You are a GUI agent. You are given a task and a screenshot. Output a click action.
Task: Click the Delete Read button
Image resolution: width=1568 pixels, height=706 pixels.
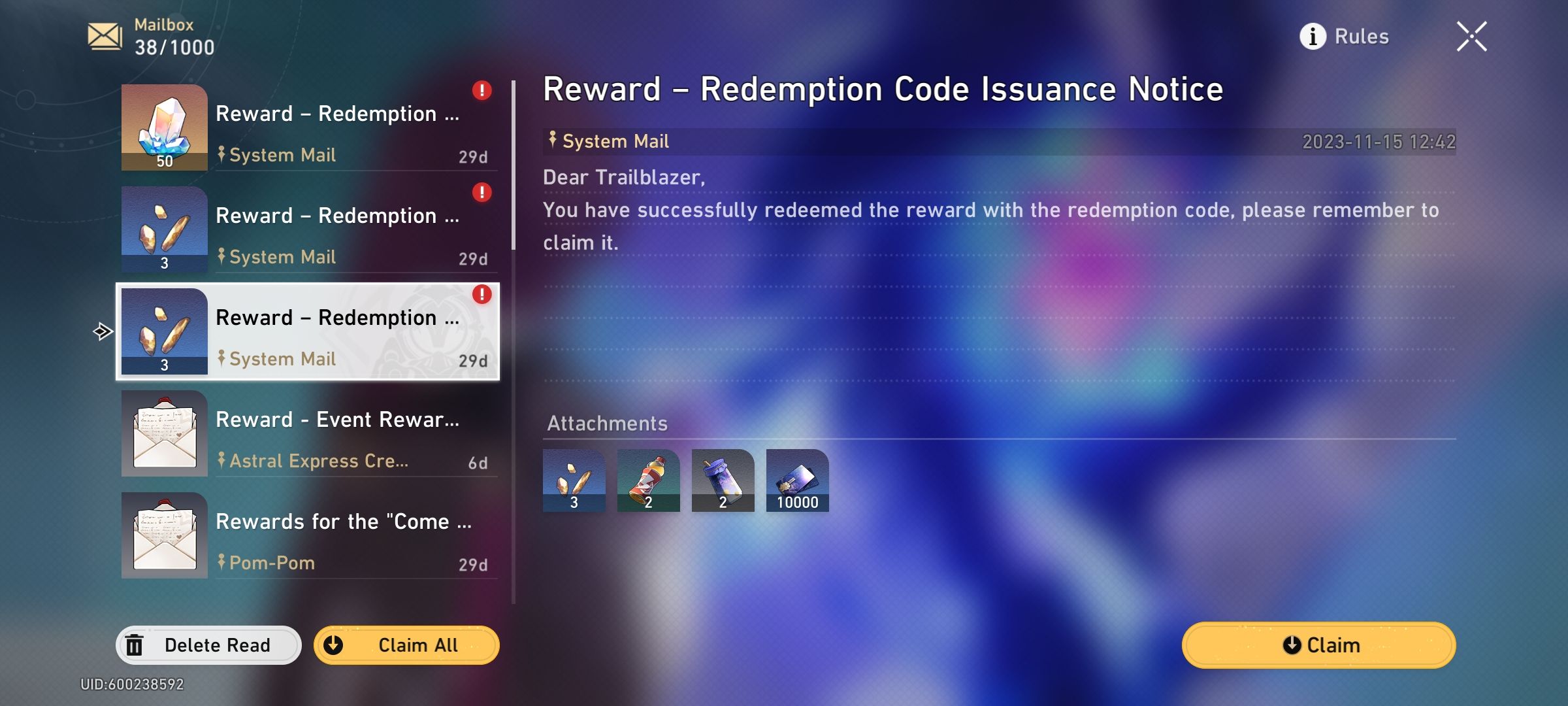208,645
